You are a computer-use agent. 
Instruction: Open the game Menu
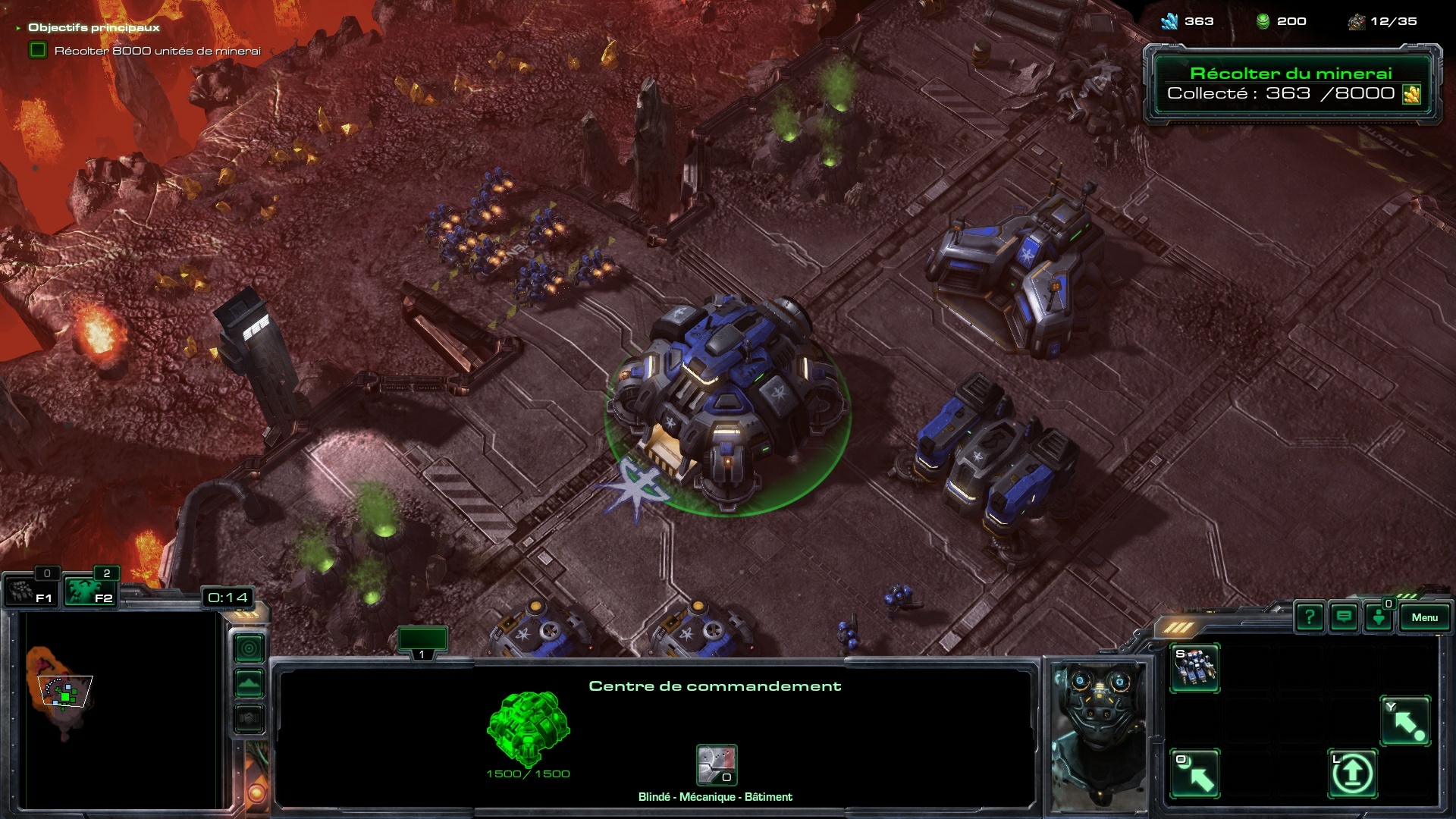[x=1424, y=617]
